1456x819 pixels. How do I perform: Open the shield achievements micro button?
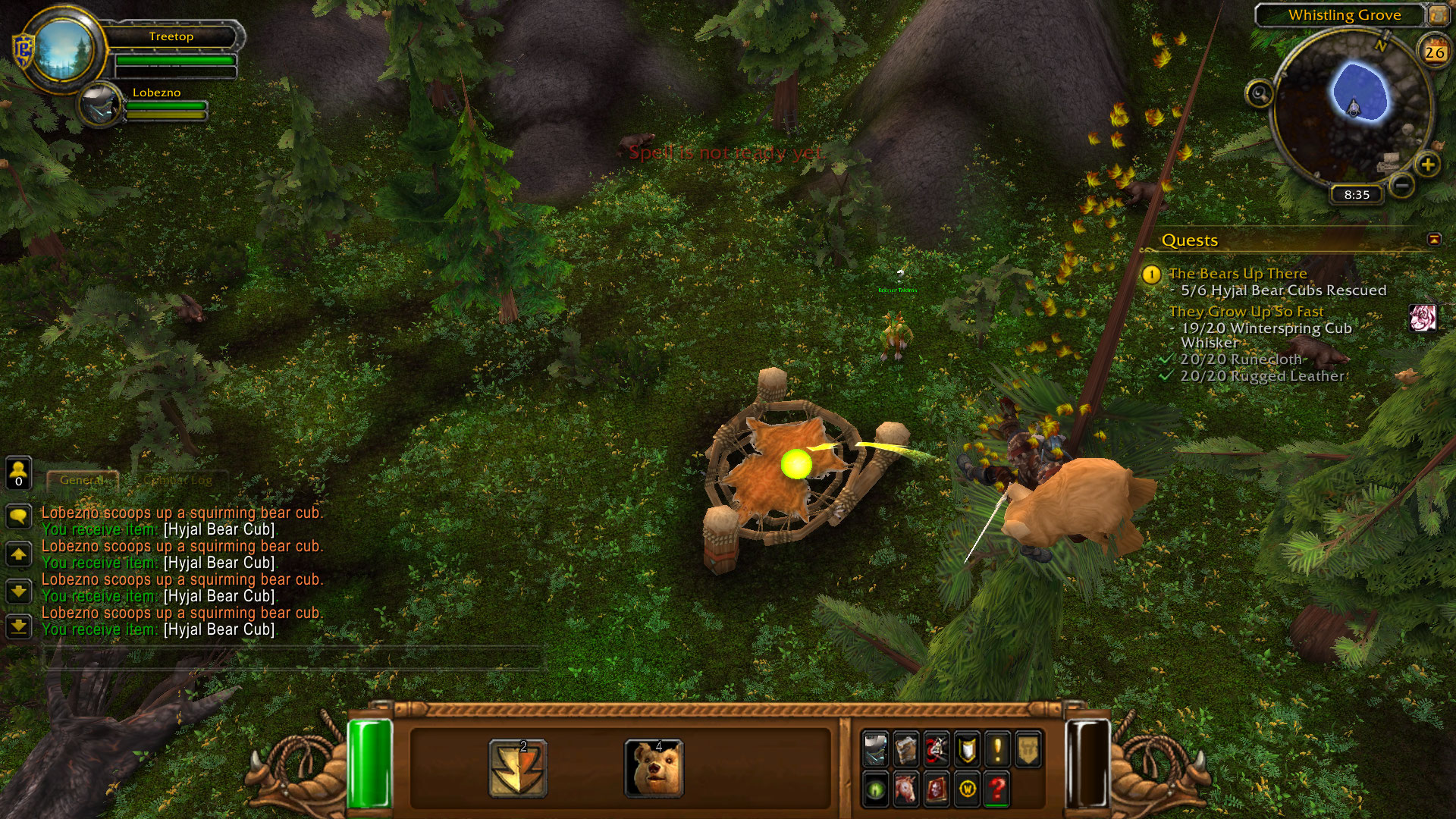coord(967,749)
